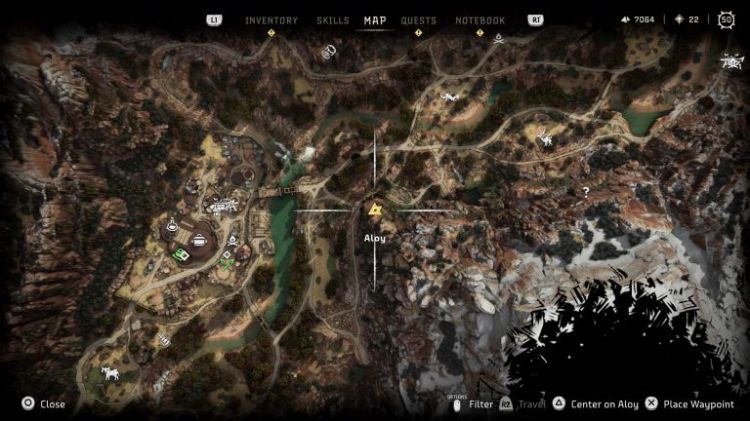Switch to the Notebook tab
750x421 pixels.
coord(480,20)
